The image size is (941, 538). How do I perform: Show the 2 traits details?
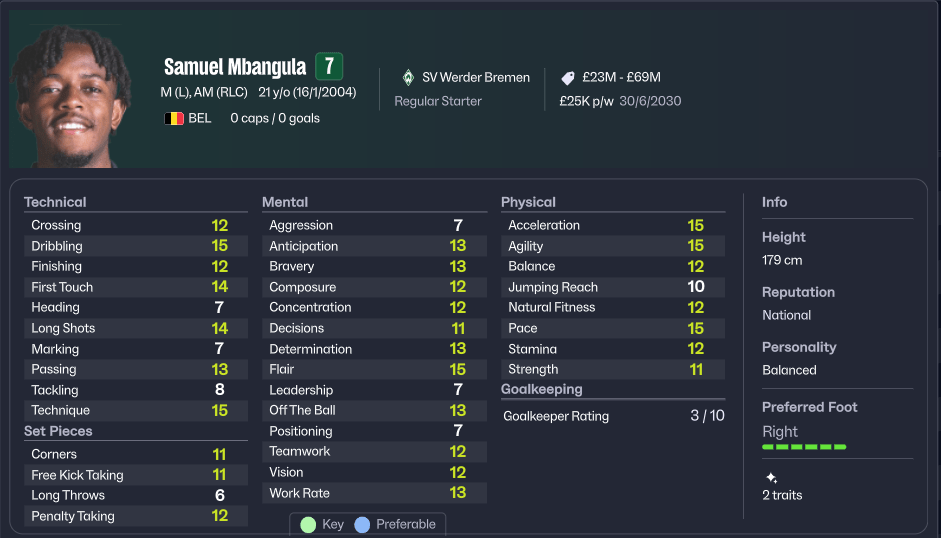point(781,495)
